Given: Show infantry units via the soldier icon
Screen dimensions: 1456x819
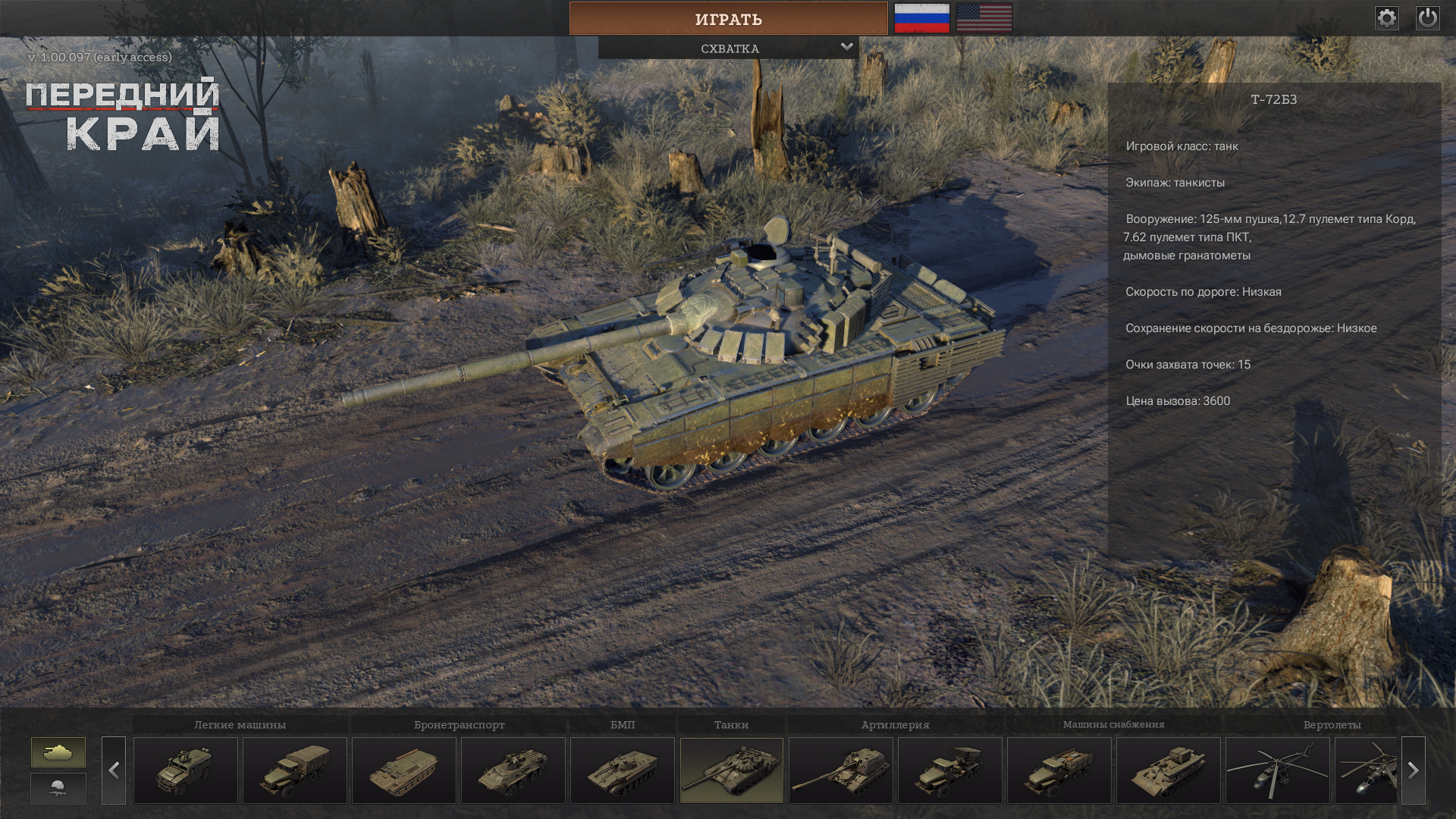Looking at the screenshot, I should coord(58,789).
